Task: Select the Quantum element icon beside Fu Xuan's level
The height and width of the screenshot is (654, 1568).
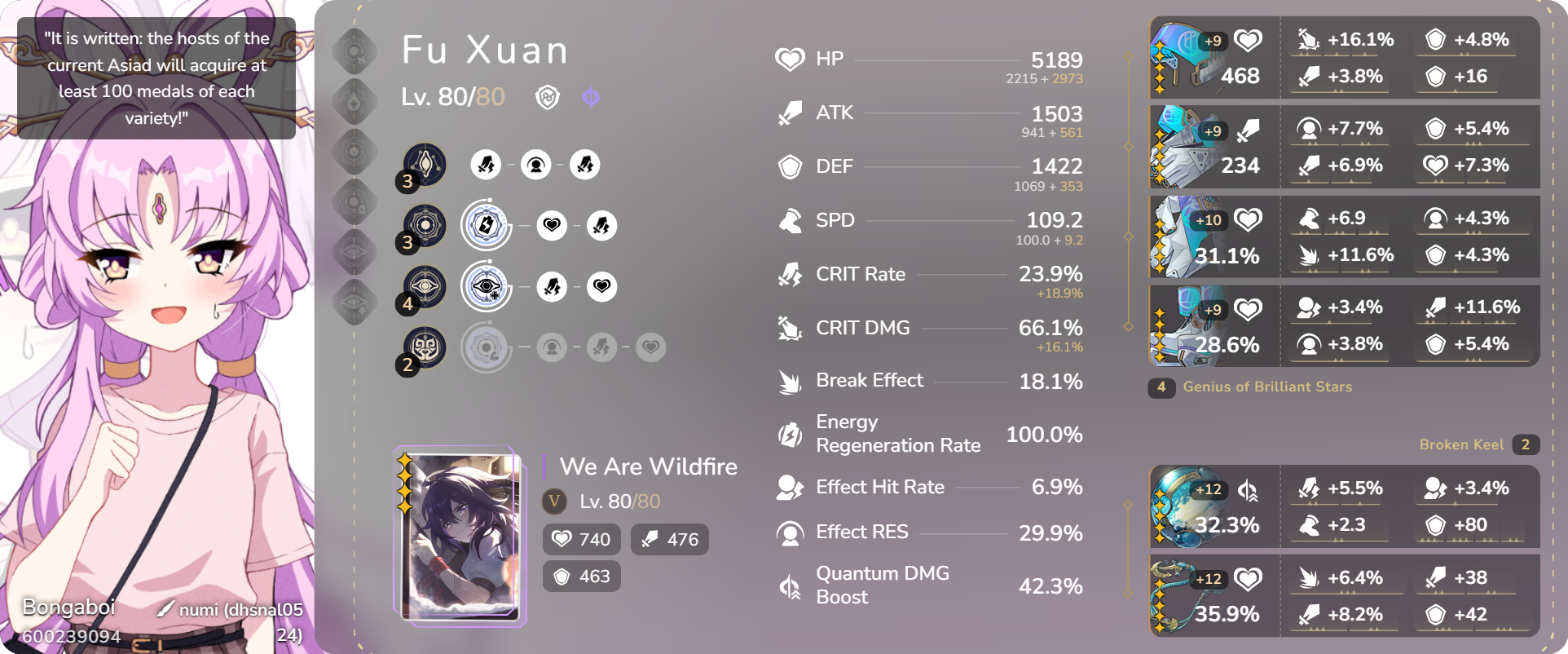Action: click(592, 97)
